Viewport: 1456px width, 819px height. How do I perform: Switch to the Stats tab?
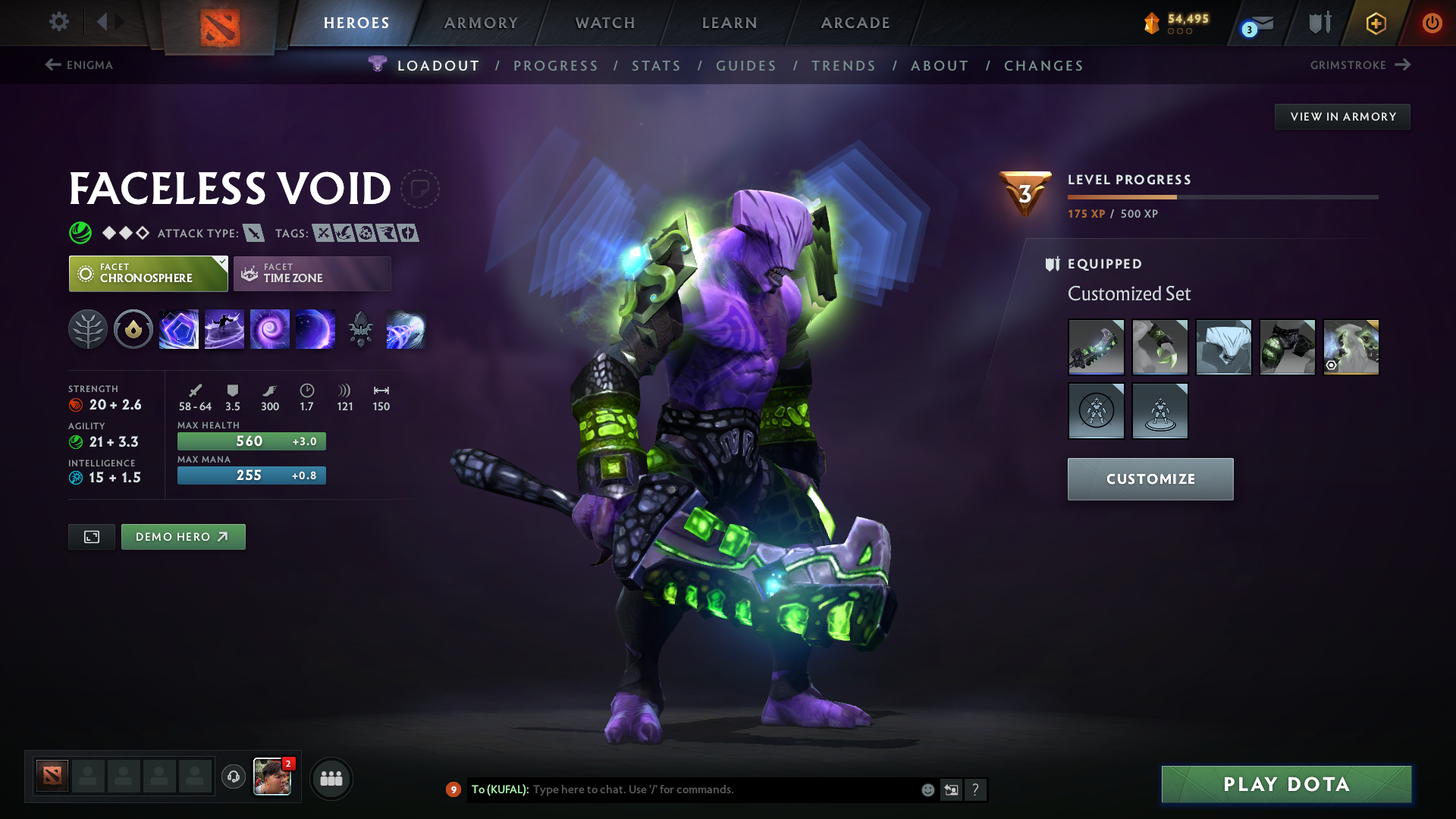tap(657, 65)
